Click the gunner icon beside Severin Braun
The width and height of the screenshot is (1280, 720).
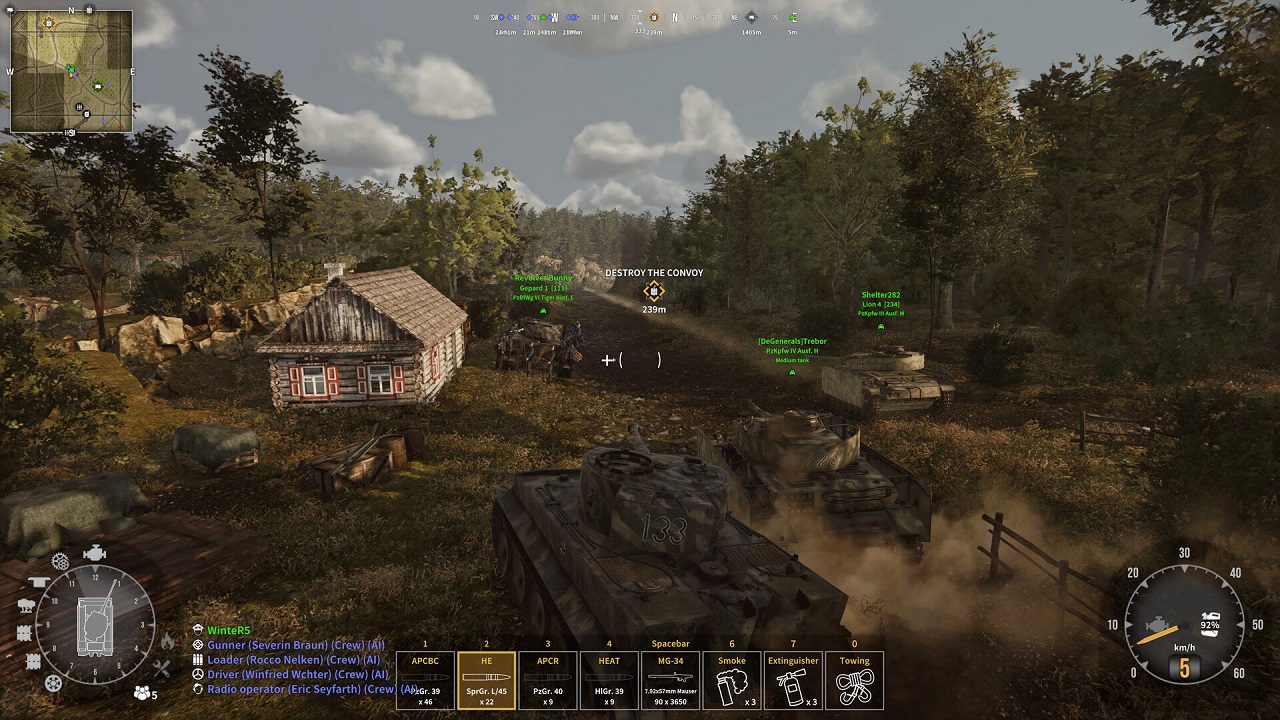coord(198,646)
